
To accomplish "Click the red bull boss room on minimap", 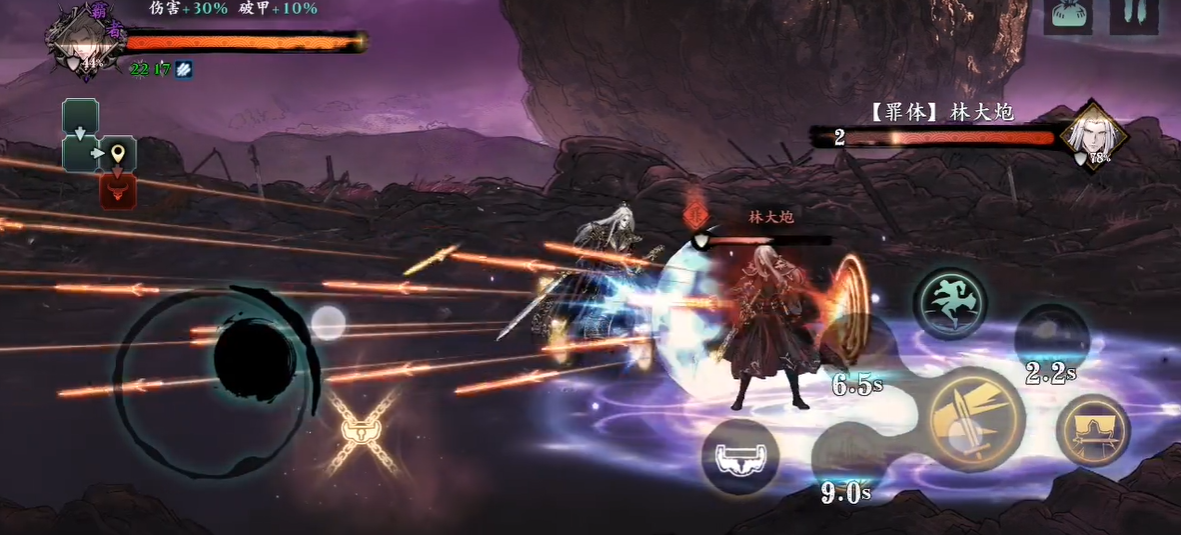I will pos(118,190).
